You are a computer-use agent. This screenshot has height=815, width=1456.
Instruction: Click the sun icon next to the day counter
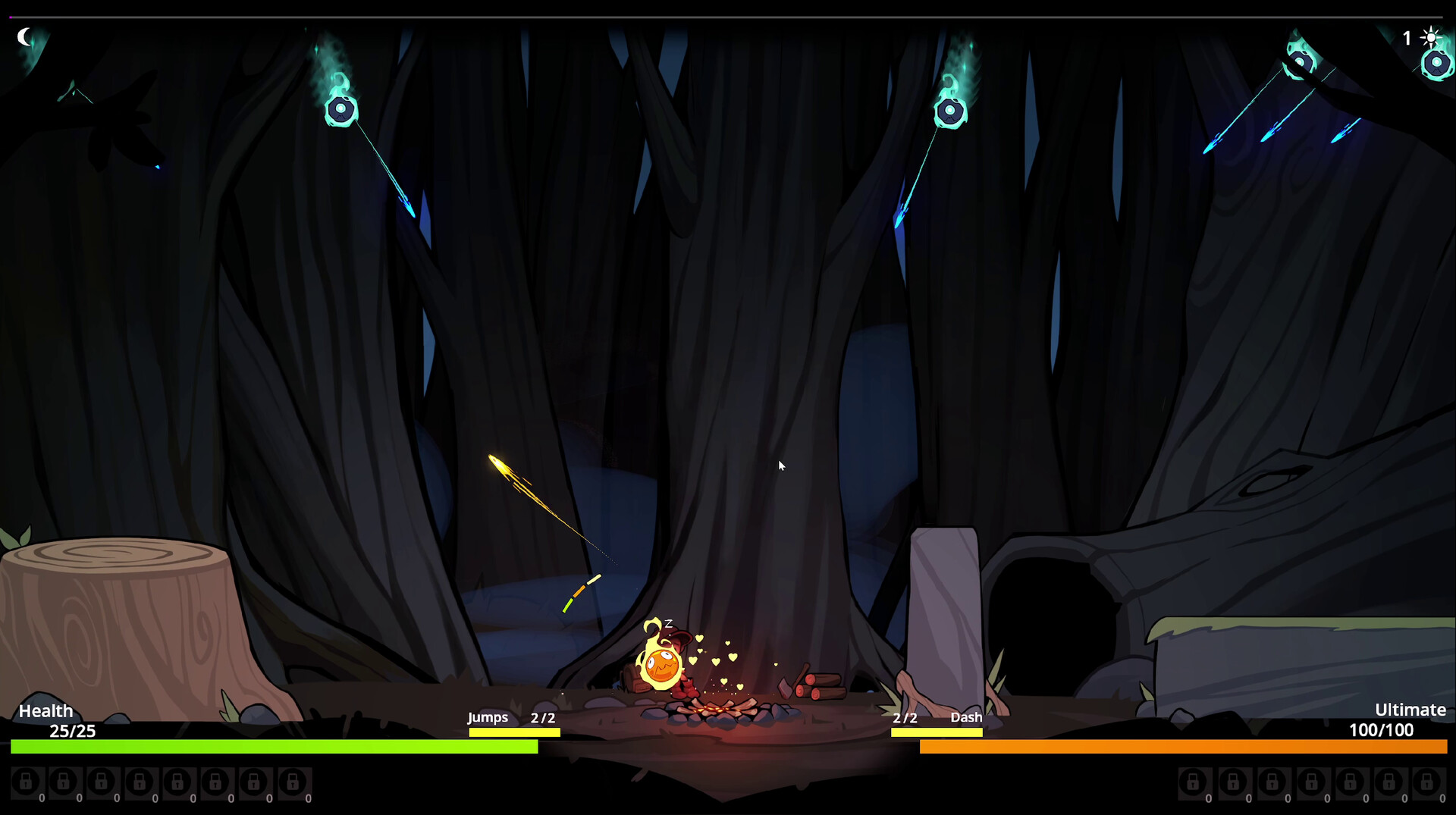pyautogui.click(x=1432, y=37)
